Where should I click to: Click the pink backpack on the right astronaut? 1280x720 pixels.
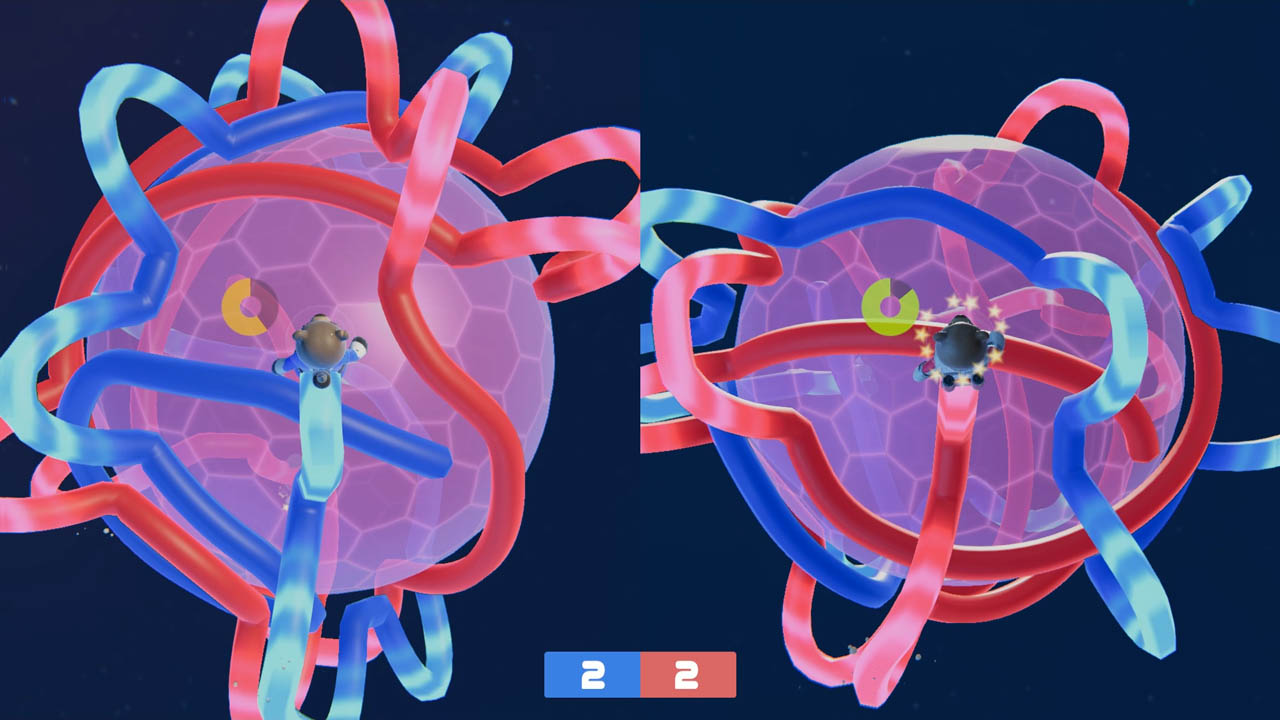click(x=930, y=368)
